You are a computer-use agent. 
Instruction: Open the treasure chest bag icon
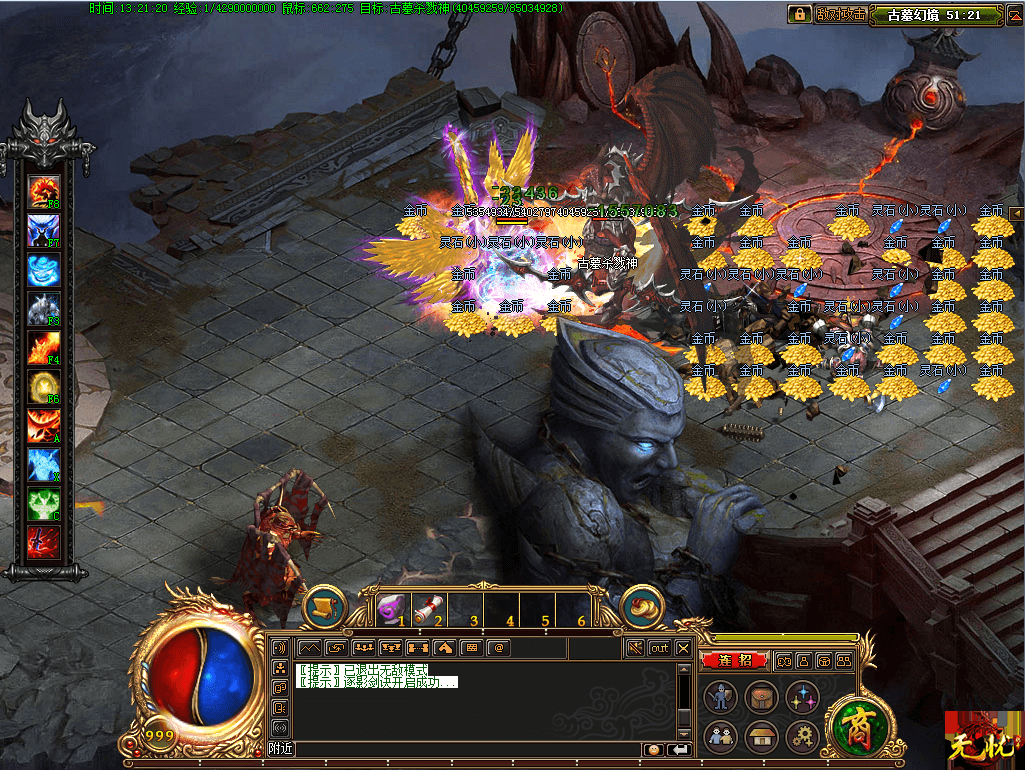pyautogui.click(x=762, y=696)
